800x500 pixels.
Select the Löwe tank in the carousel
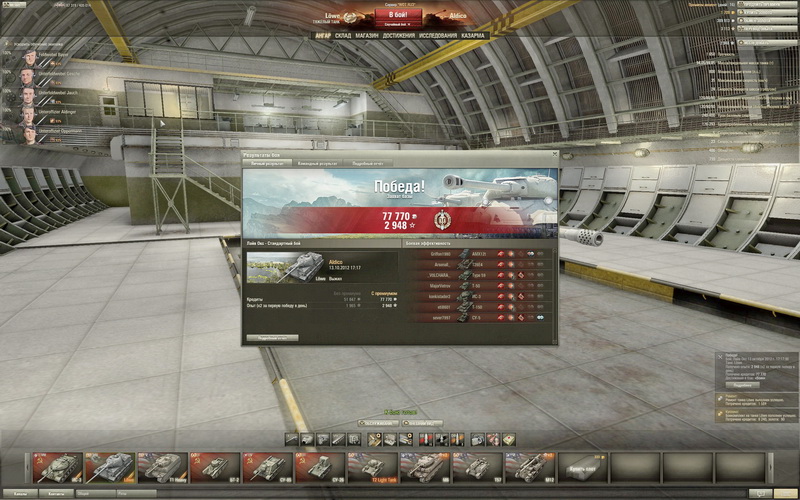tap(109, 467)
